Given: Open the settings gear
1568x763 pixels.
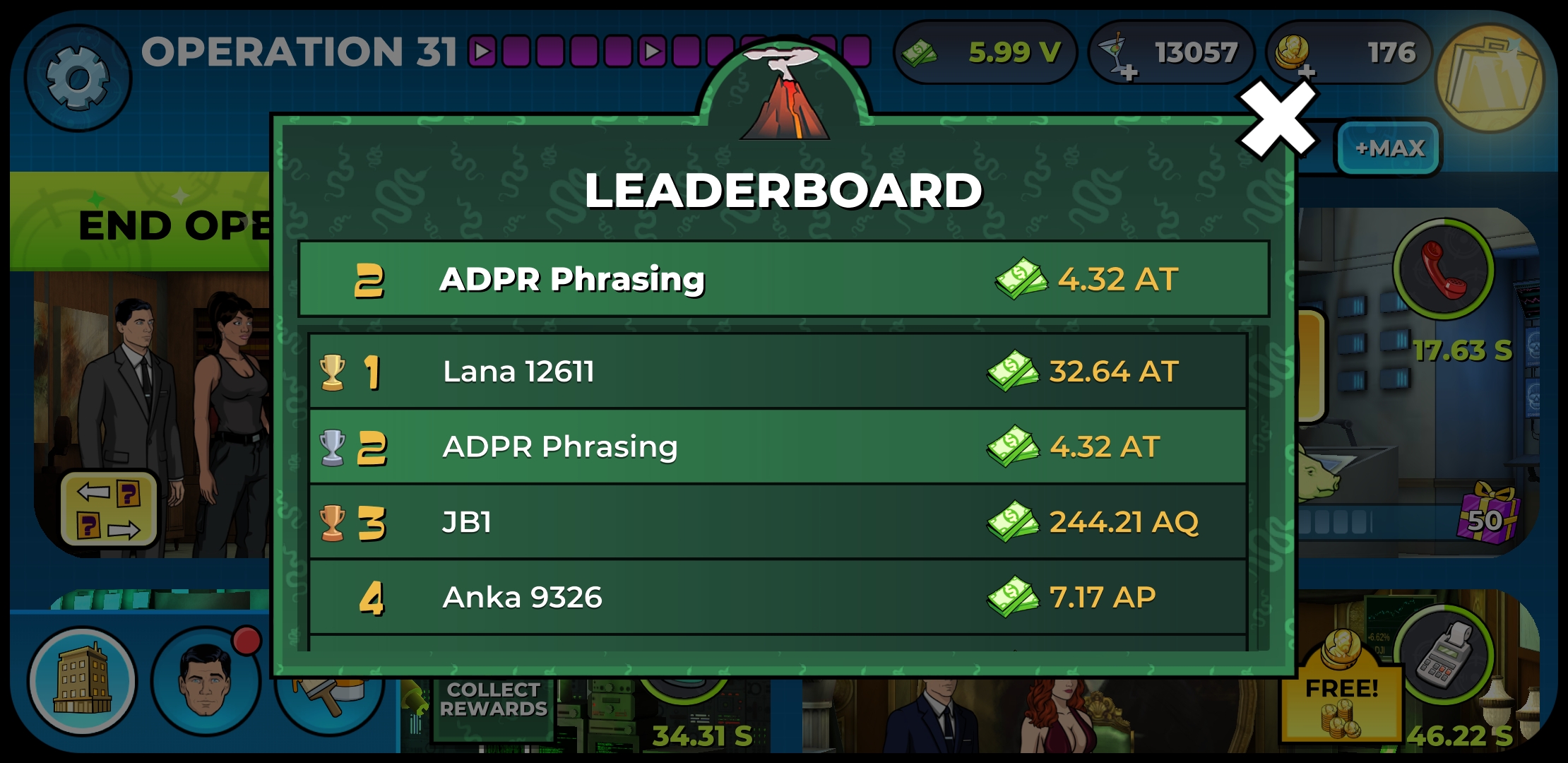Looking at the screenshot, I should [x=78, y=74].
